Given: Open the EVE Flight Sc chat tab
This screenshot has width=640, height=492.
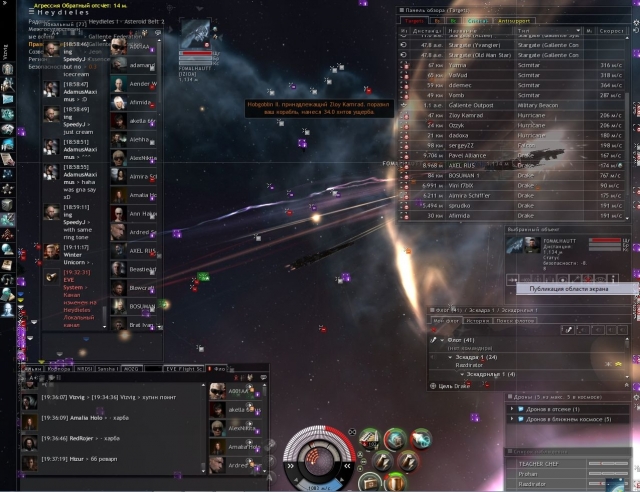Looking at the screenshot, I should point(185,369).
